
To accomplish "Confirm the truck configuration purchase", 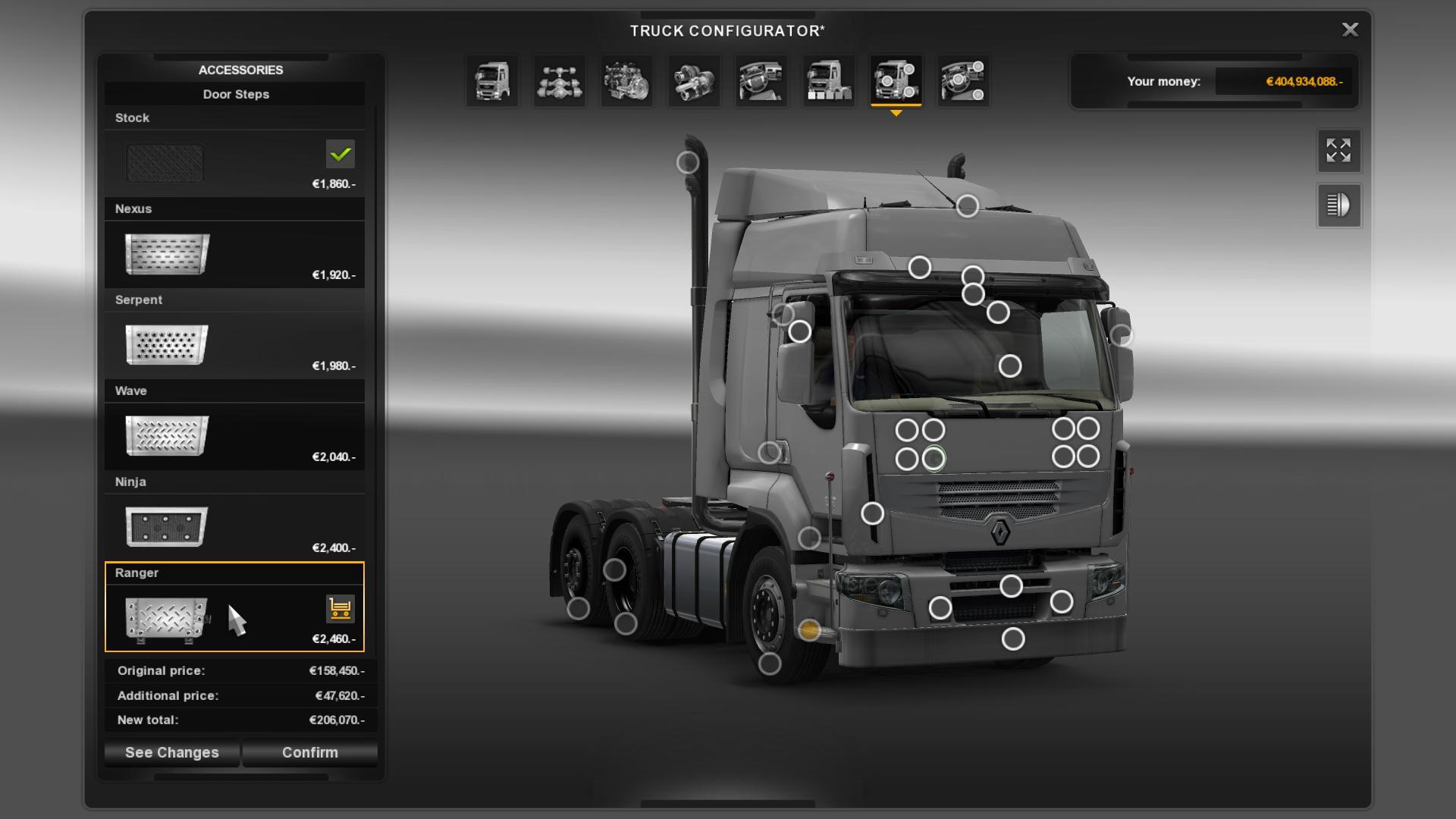I will [x=309, y=752].
